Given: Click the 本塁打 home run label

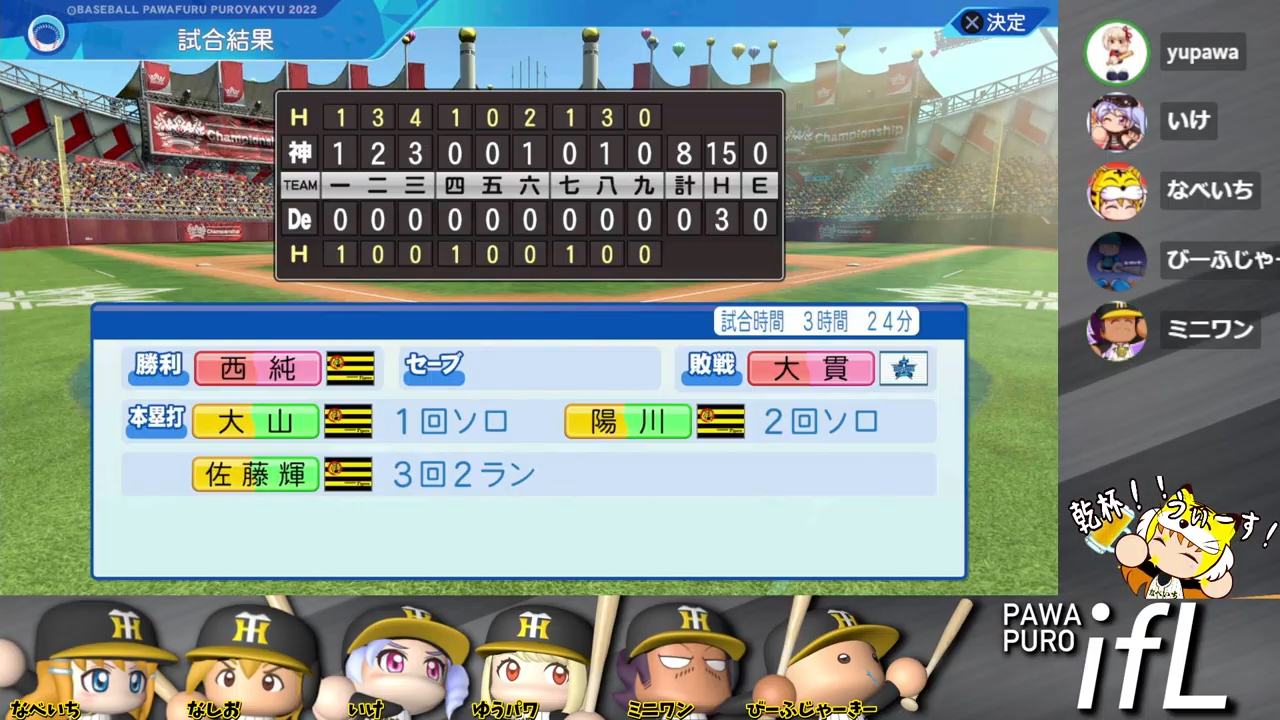Looking at the screenshot, I should (156, 422).
